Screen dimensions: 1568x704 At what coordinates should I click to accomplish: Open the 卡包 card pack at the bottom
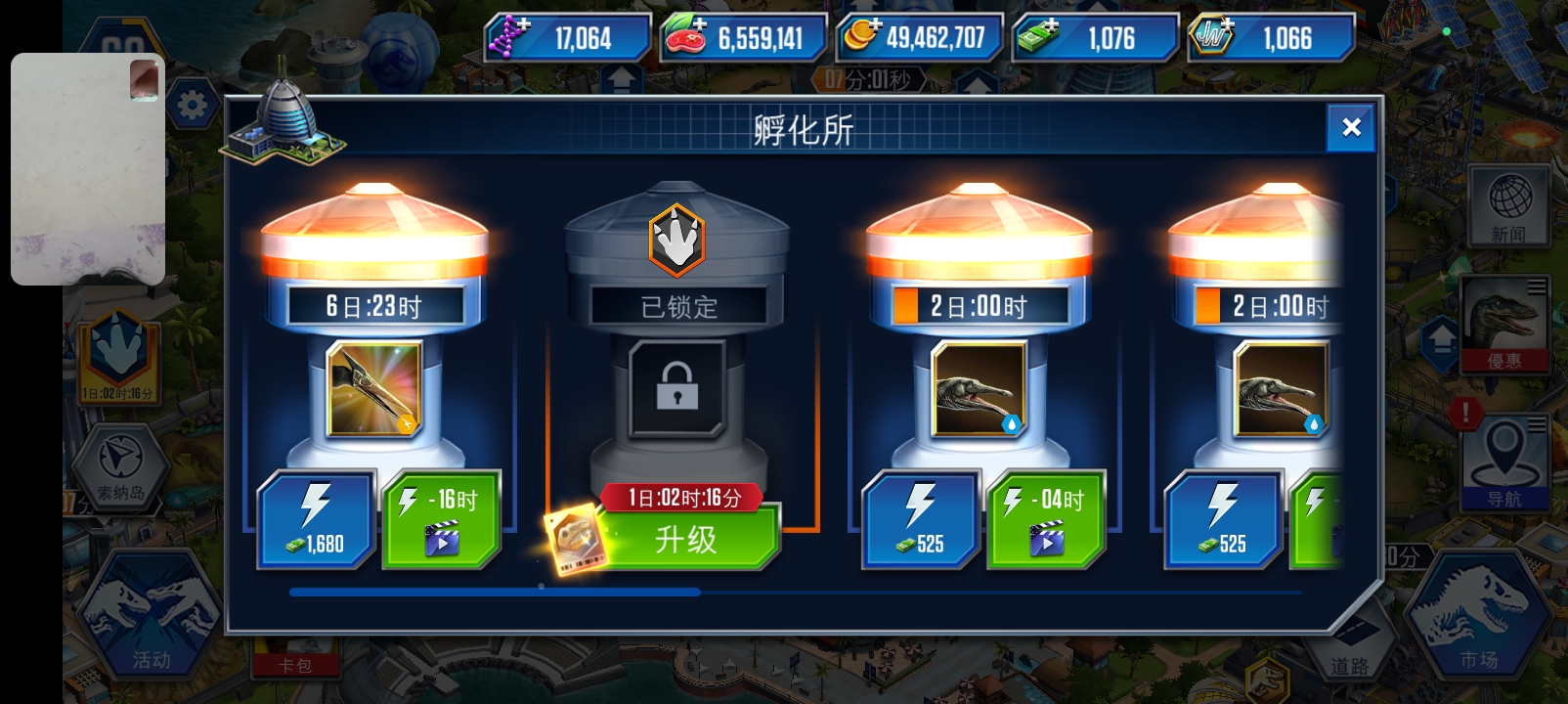296,663
